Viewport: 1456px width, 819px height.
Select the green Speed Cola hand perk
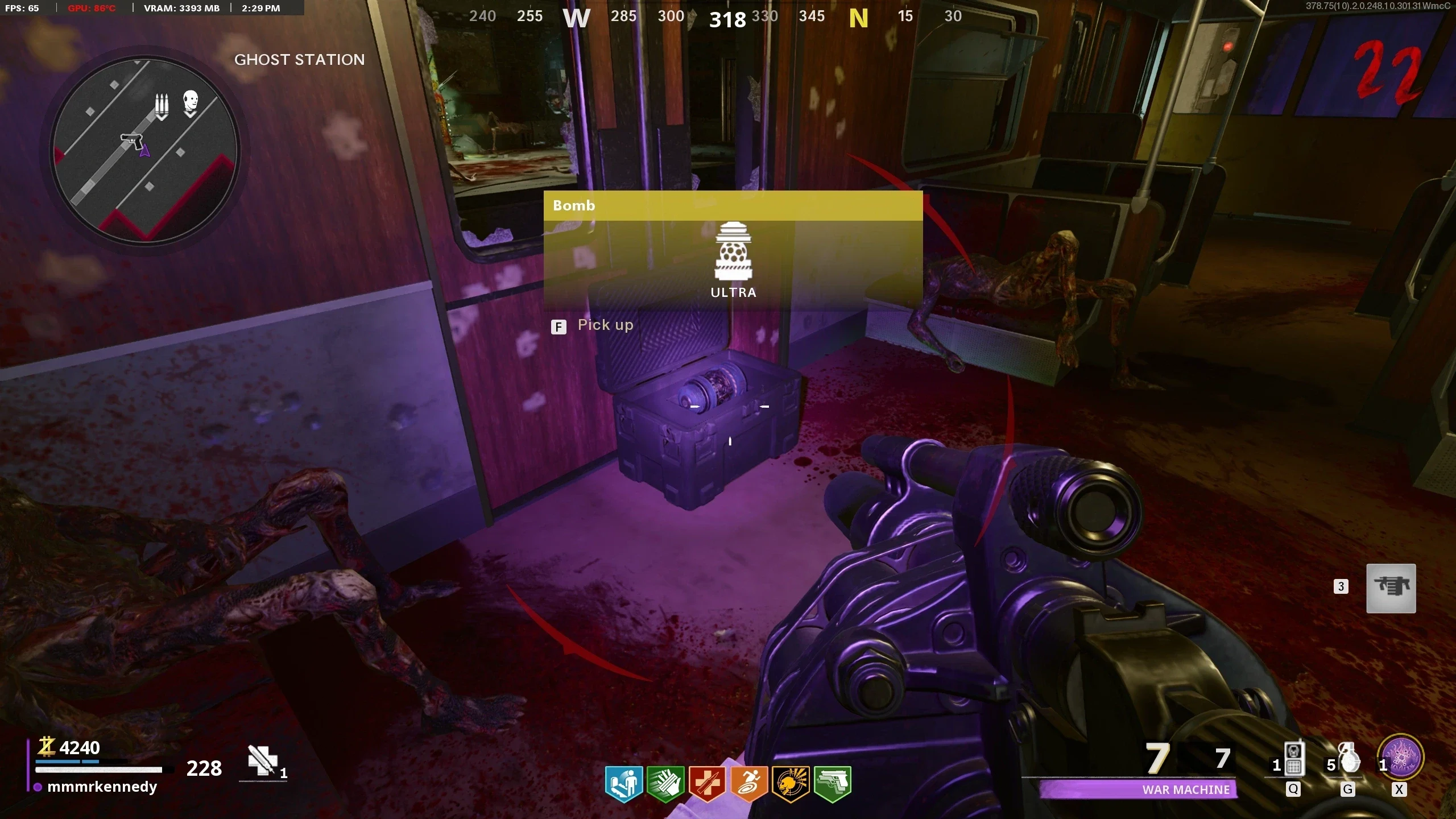tap(665, 784)
